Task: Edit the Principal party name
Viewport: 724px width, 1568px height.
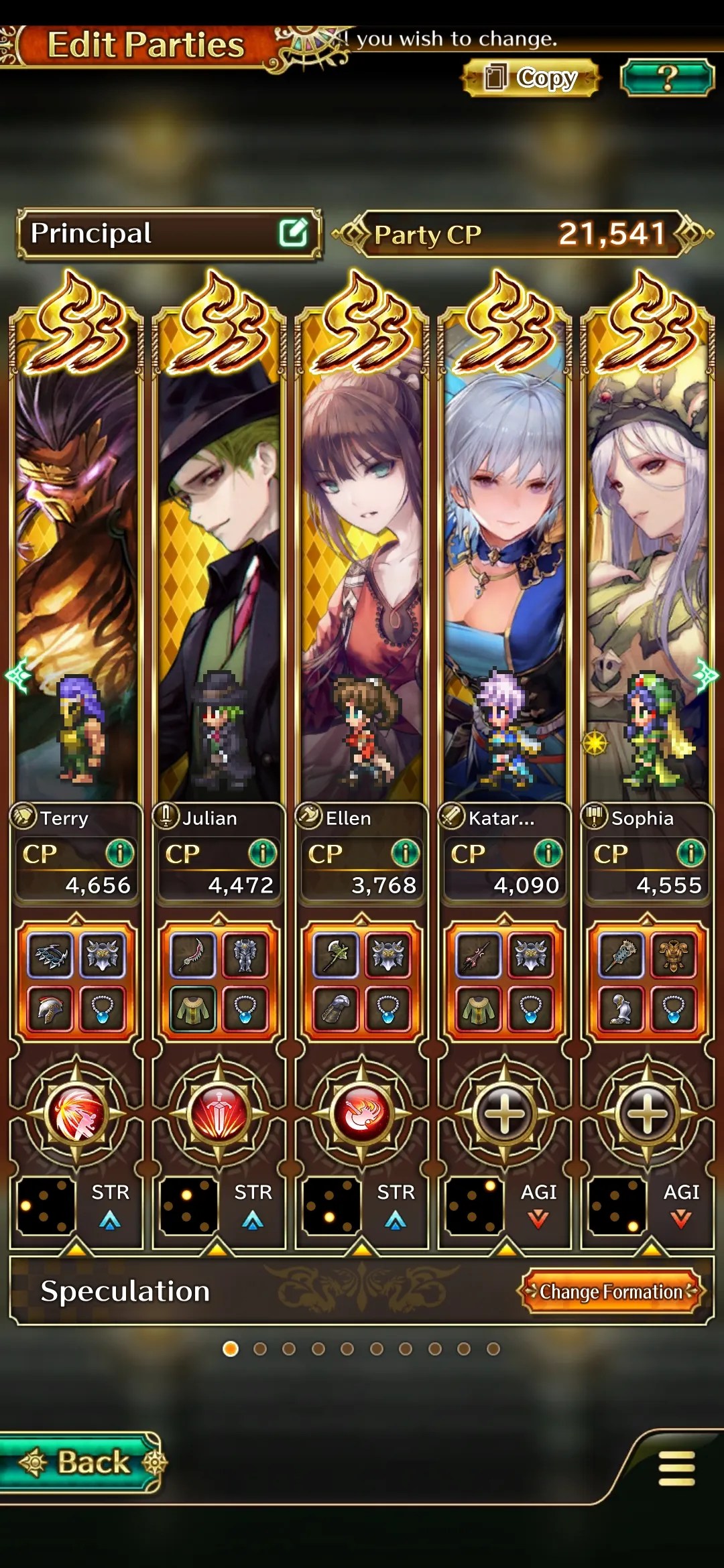Action: coord(293,233)
